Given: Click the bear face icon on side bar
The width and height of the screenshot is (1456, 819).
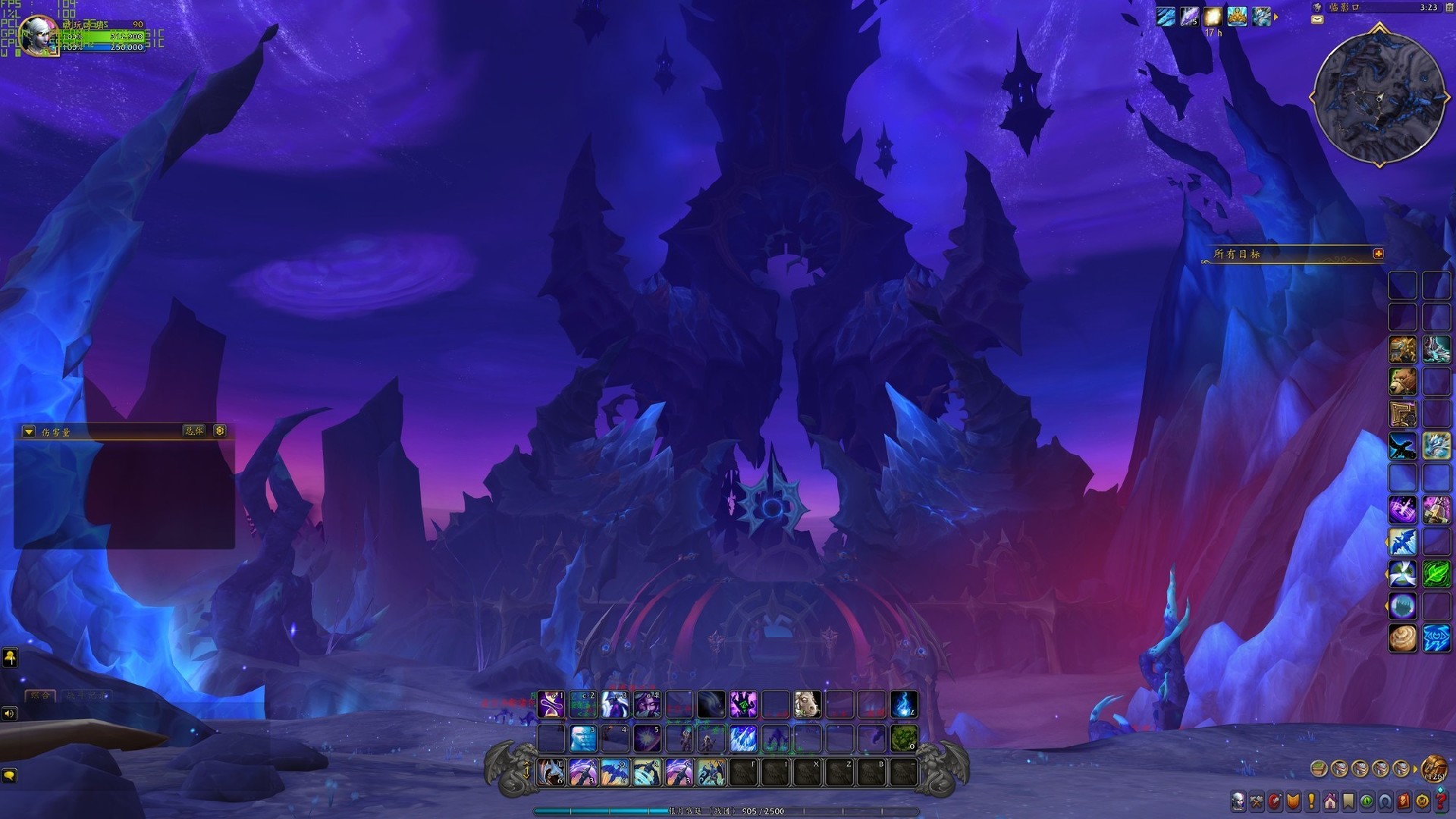Looking at the screenshot, I should 1402,381.
